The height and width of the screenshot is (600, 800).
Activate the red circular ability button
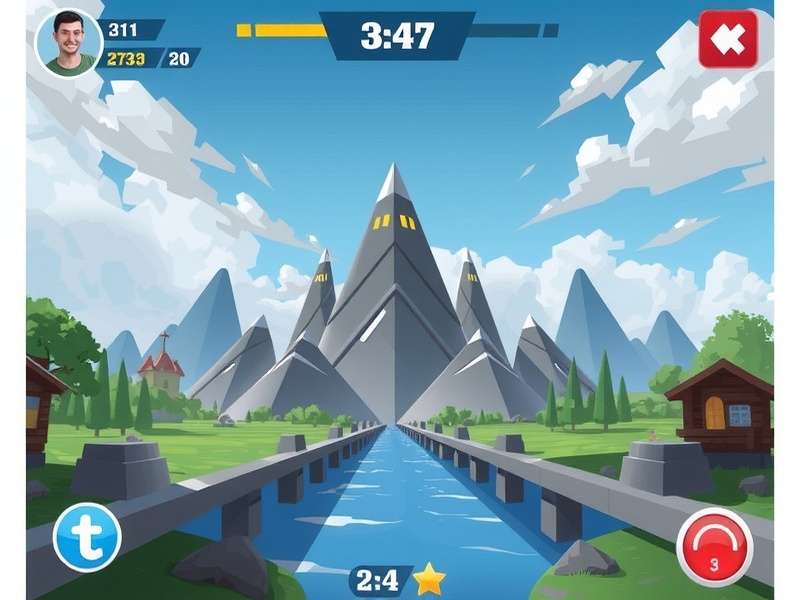tap(714, 546)
